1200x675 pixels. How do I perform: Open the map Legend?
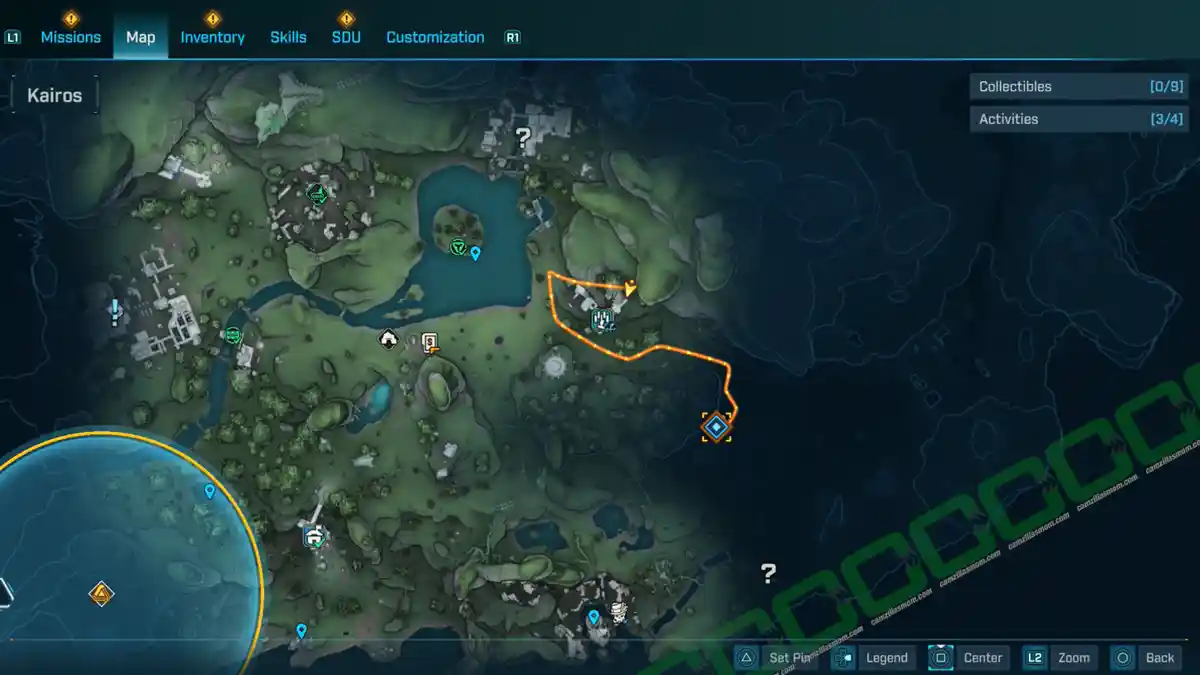(873, 658)
